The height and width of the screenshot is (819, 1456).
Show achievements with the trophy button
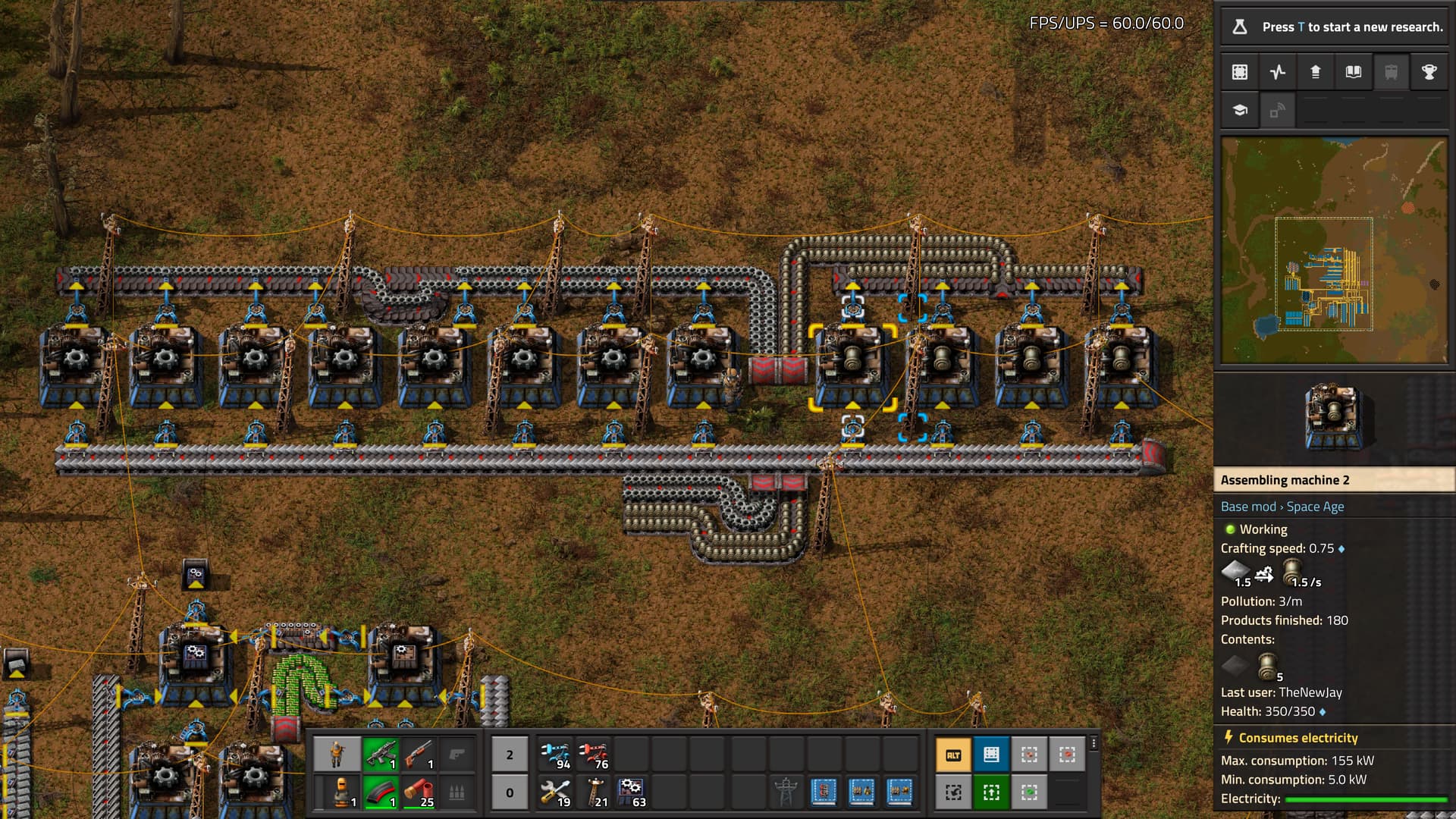point(1429,72)
